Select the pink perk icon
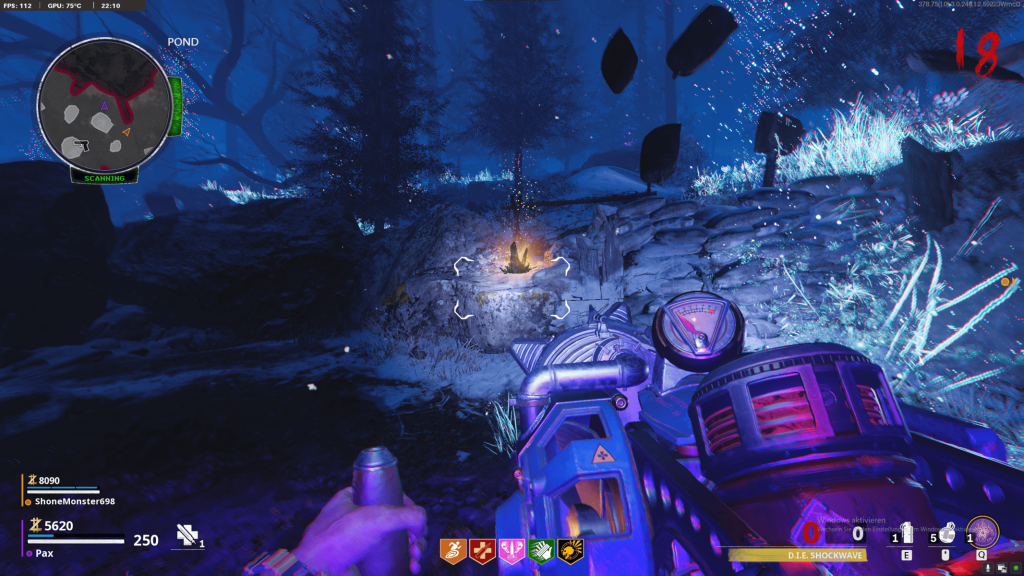The height and width of the screenshot is (576, 1024). pyautogui.click(x=512, y=550)
